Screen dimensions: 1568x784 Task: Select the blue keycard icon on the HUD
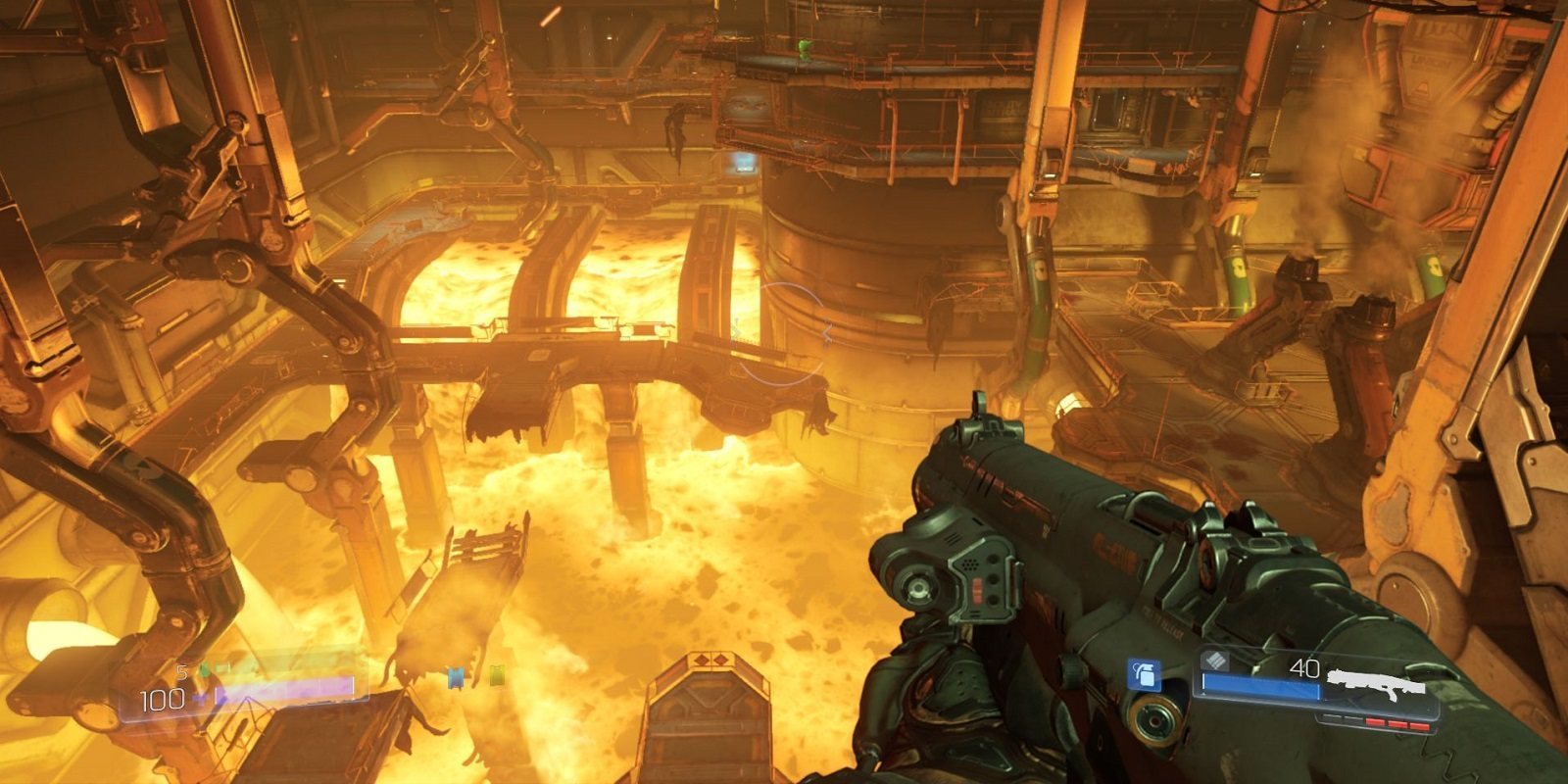point(456,678)
